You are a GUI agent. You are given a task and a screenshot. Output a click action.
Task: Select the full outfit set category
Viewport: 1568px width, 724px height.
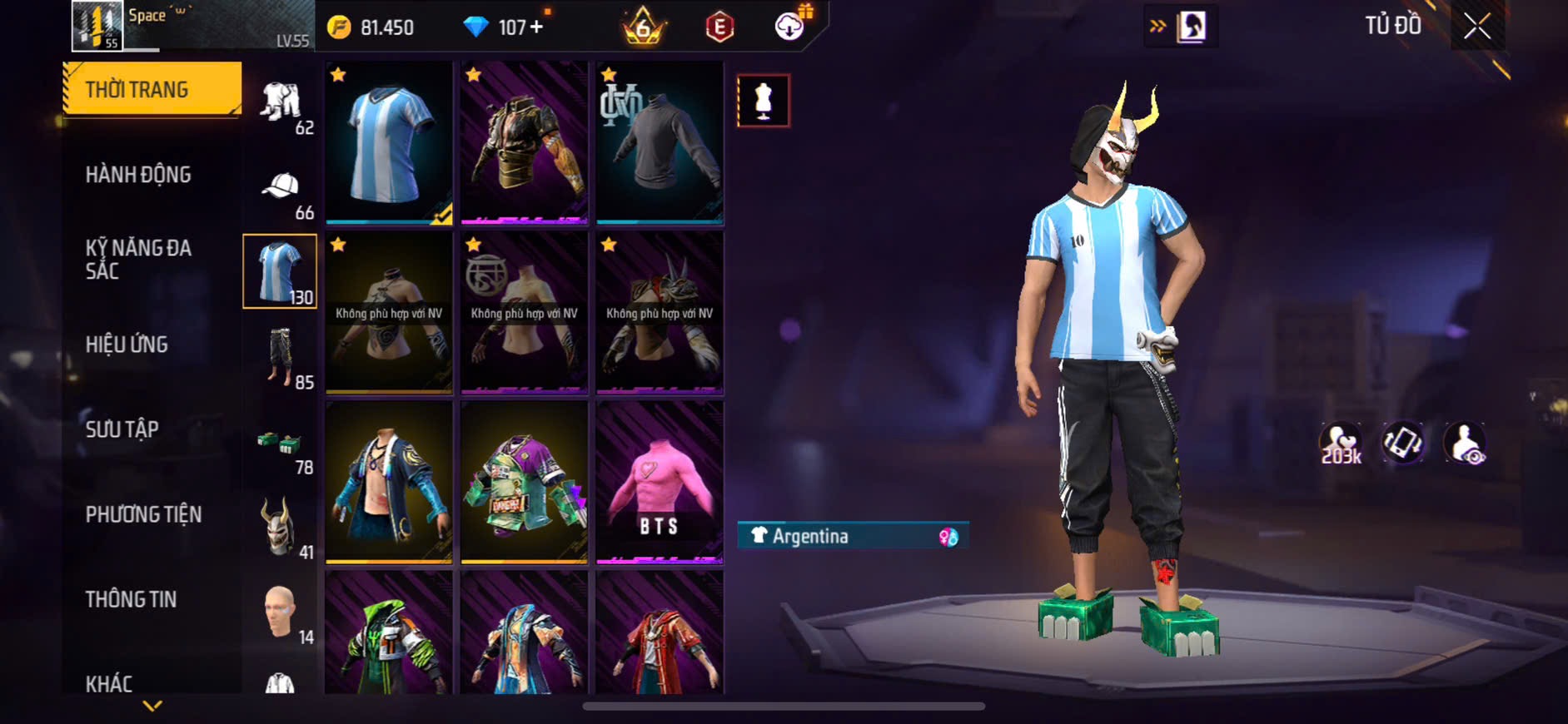281,104
